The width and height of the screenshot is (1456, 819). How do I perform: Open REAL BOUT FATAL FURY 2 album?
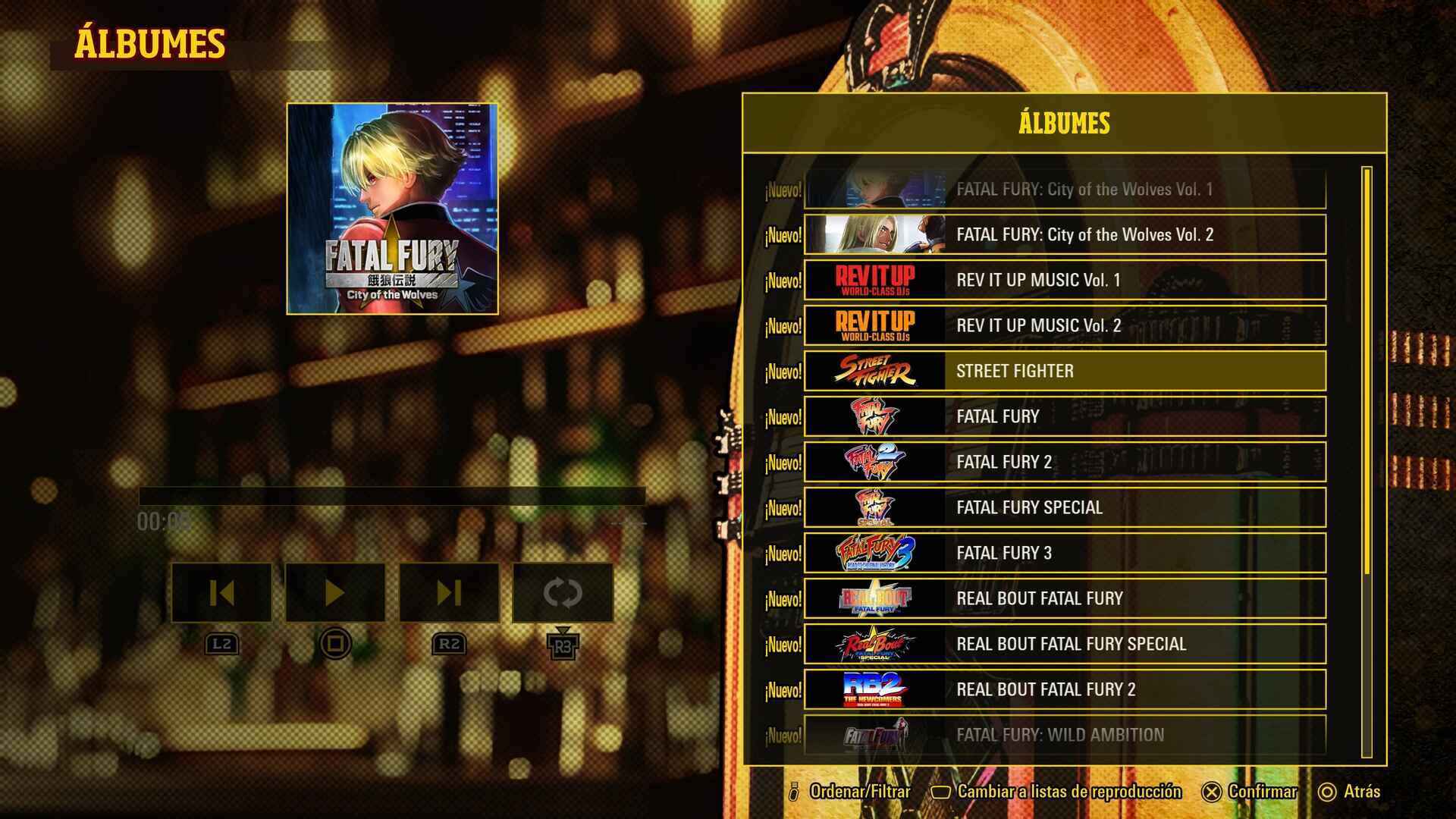pyautogui.click(x=1065, y=689)
